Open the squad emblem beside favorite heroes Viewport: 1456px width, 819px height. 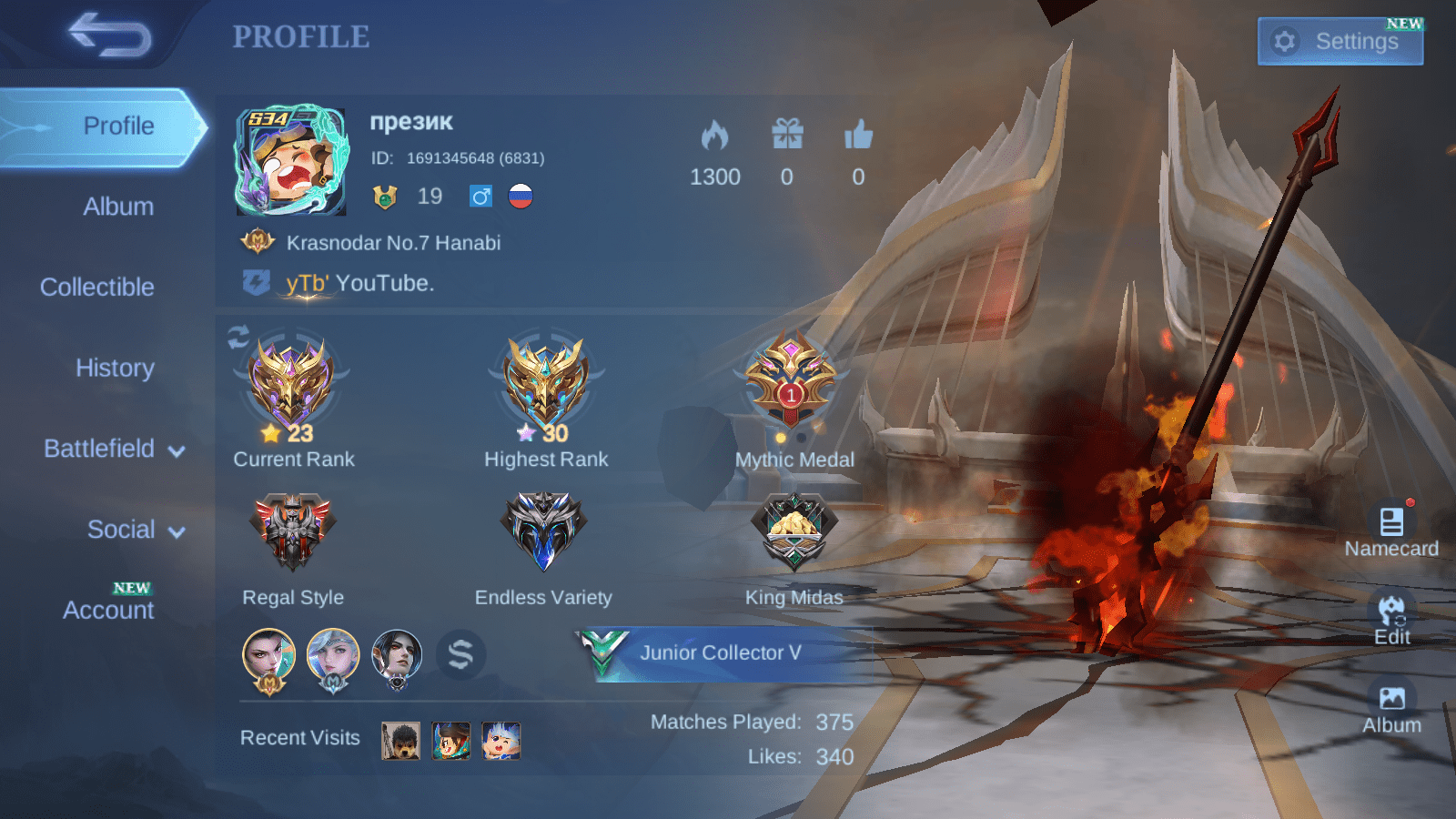point(462,654)
